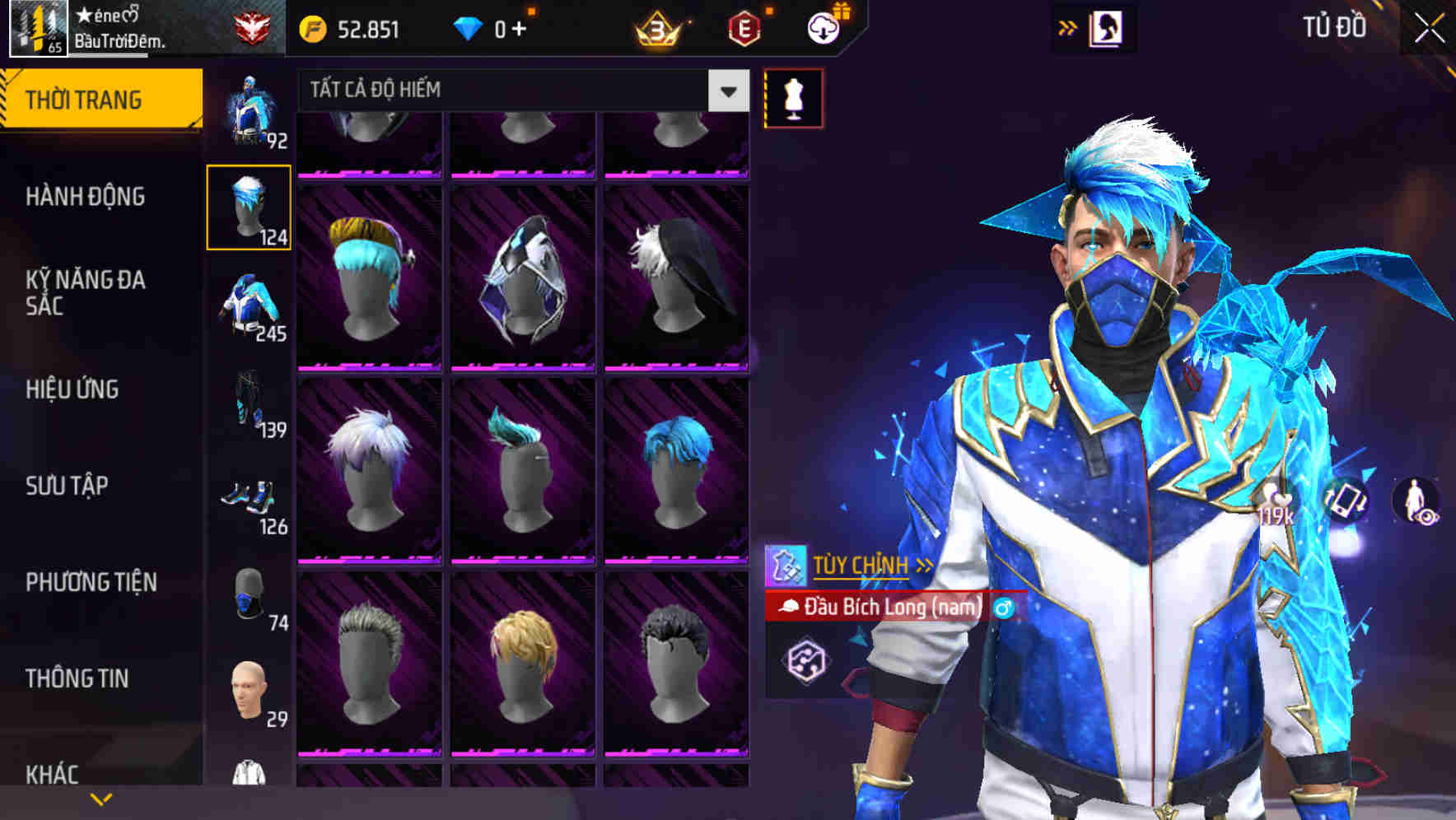This screenshot has height=820, width=1456.
Task: Select the mannequin preset icon
Action: 793,96
